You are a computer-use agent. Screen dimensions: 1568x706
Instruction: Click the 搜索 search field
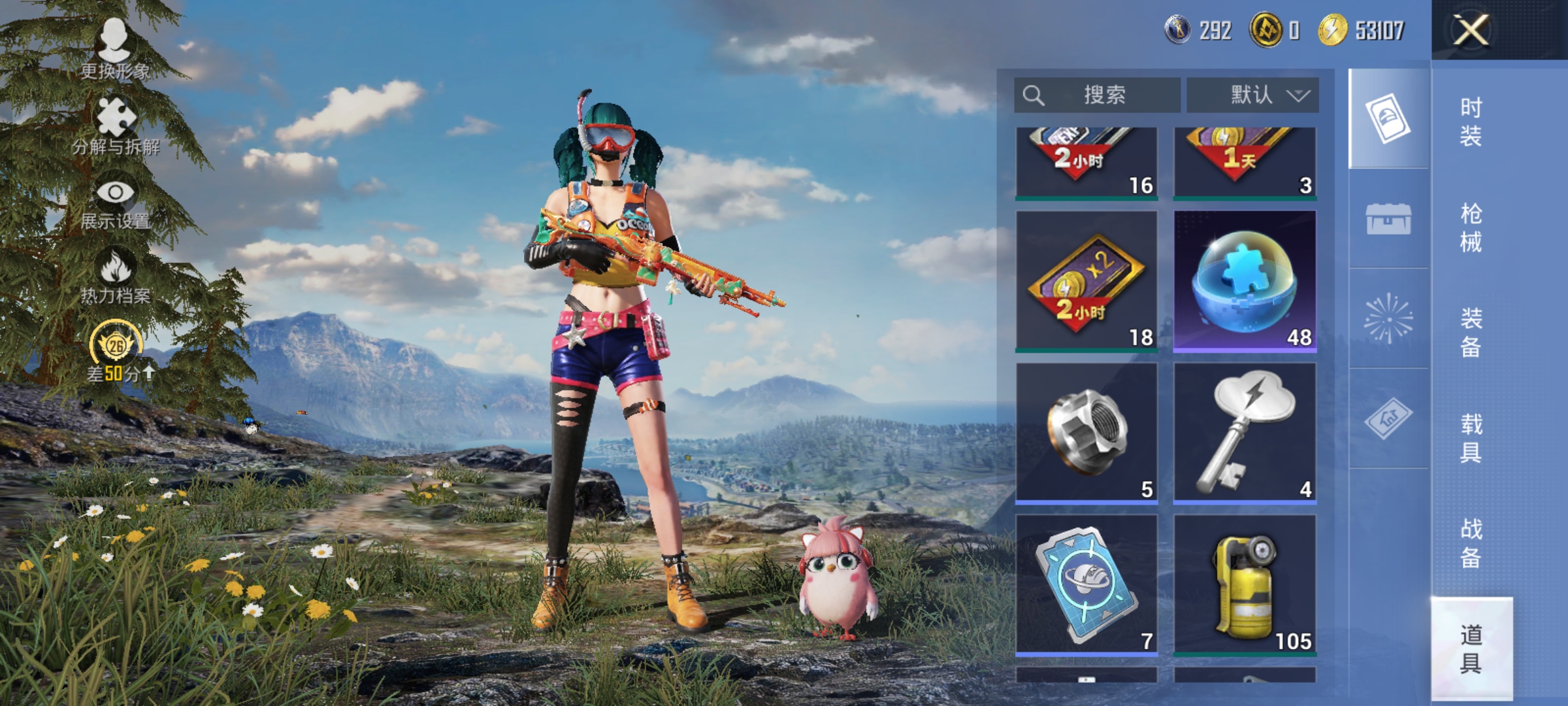[x=1098, y=95]
